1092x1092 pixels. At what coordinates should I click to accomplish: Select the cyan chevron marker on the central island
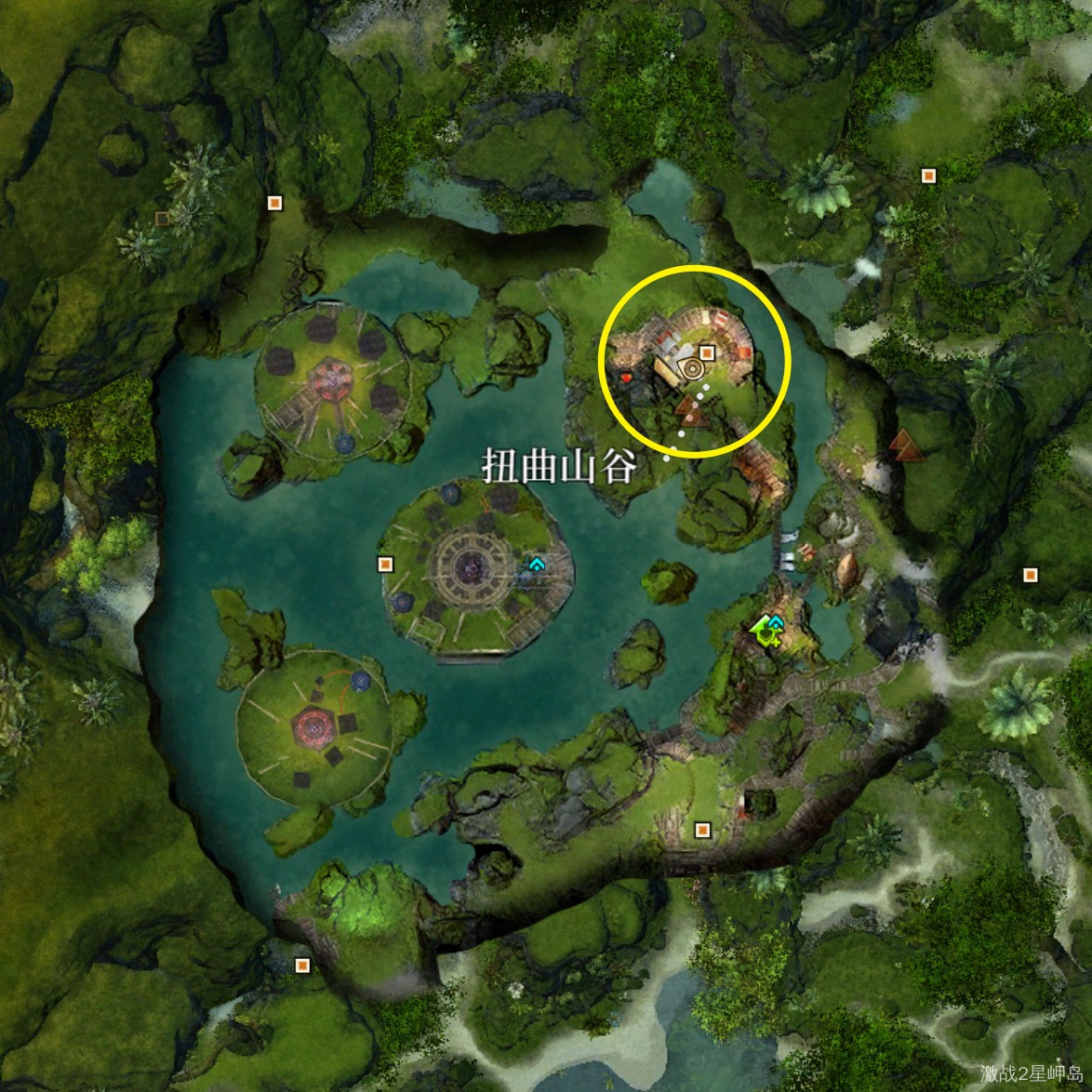point(537,564)
